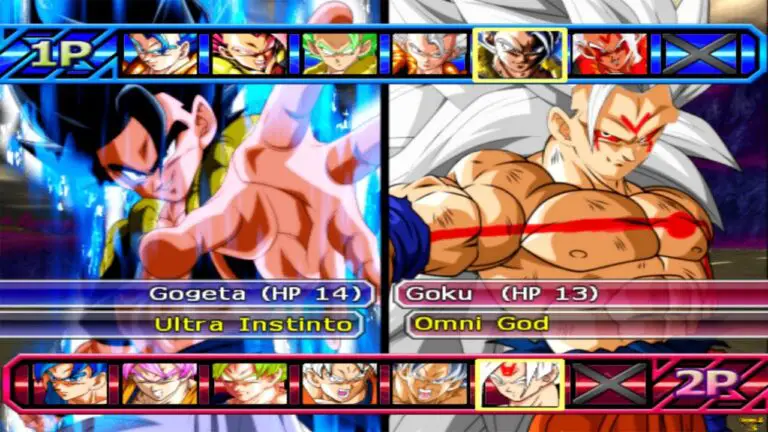This screenshot has height=432, width=768.
Task: Select the blue-haired fighter in the 1P row
Action: pyautogui.click(x=159, y=54)
